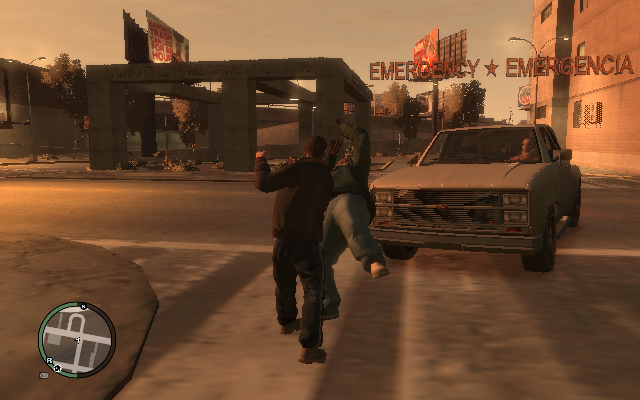Open the envelope message icon
640x400 pixels.
pos(44,376)
